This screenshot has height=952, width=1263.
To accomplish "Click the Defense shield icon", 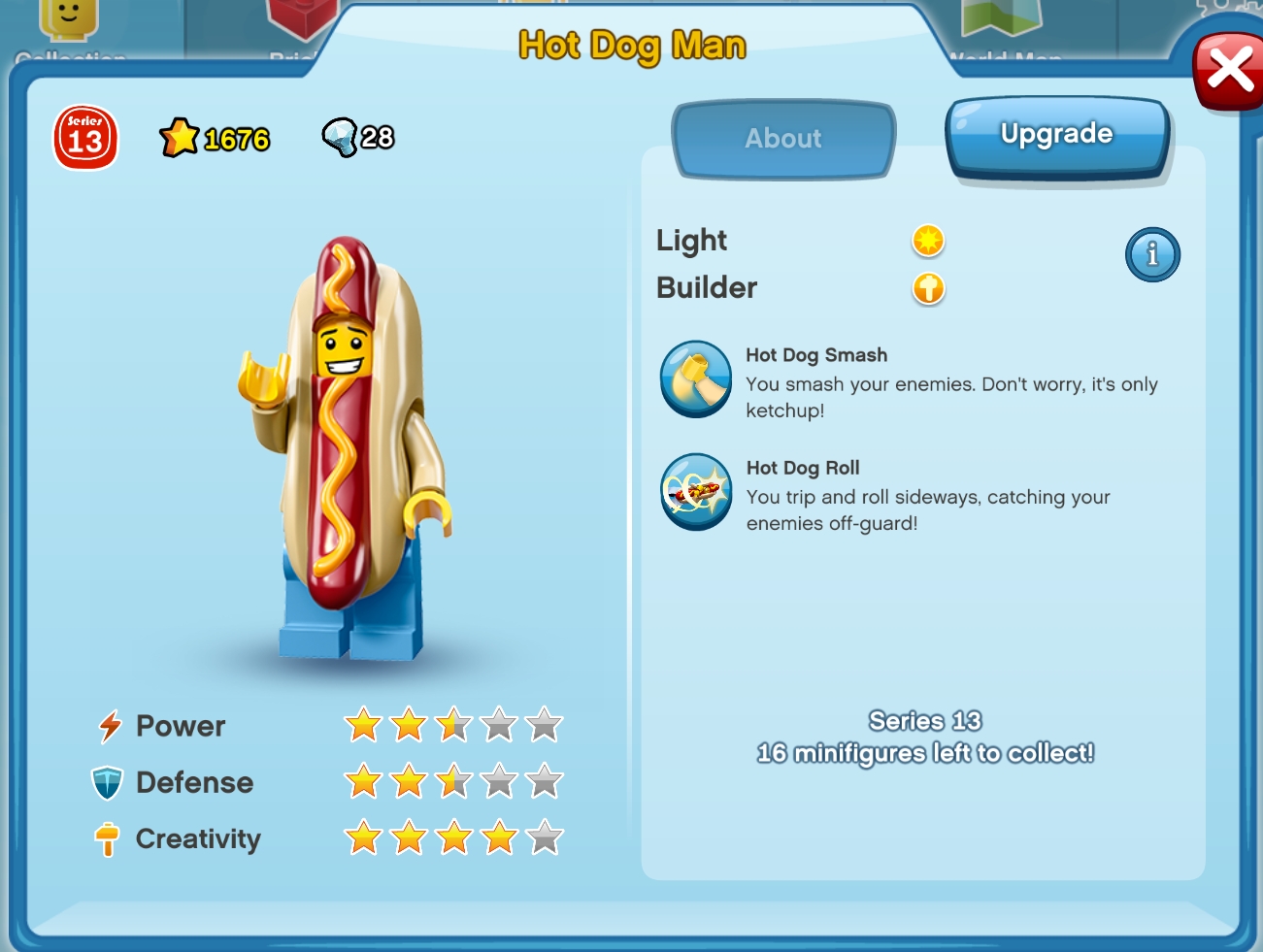I will point(110,781).
